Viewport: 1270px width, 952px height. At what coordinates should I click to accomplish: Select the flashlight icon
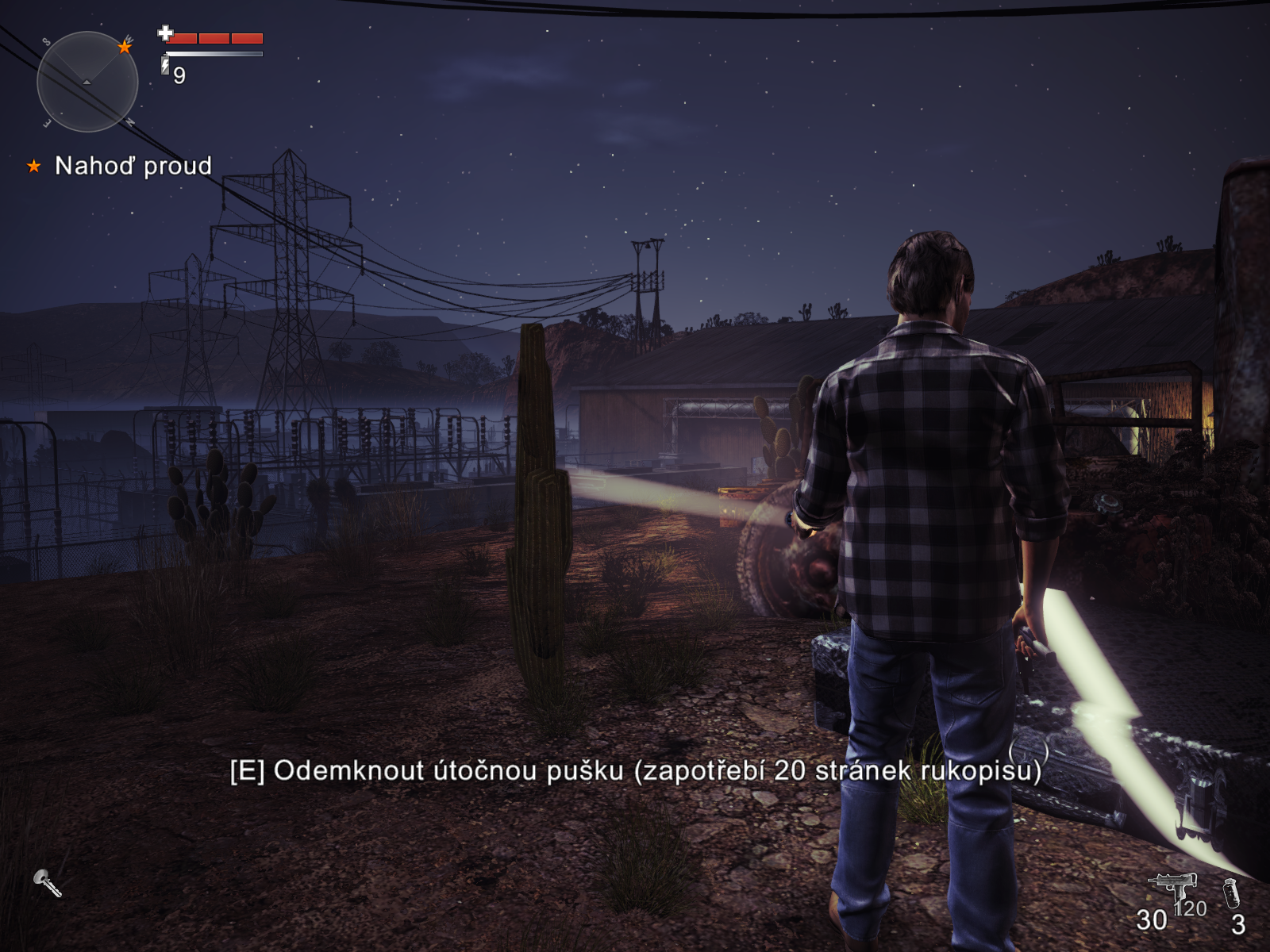47,882
